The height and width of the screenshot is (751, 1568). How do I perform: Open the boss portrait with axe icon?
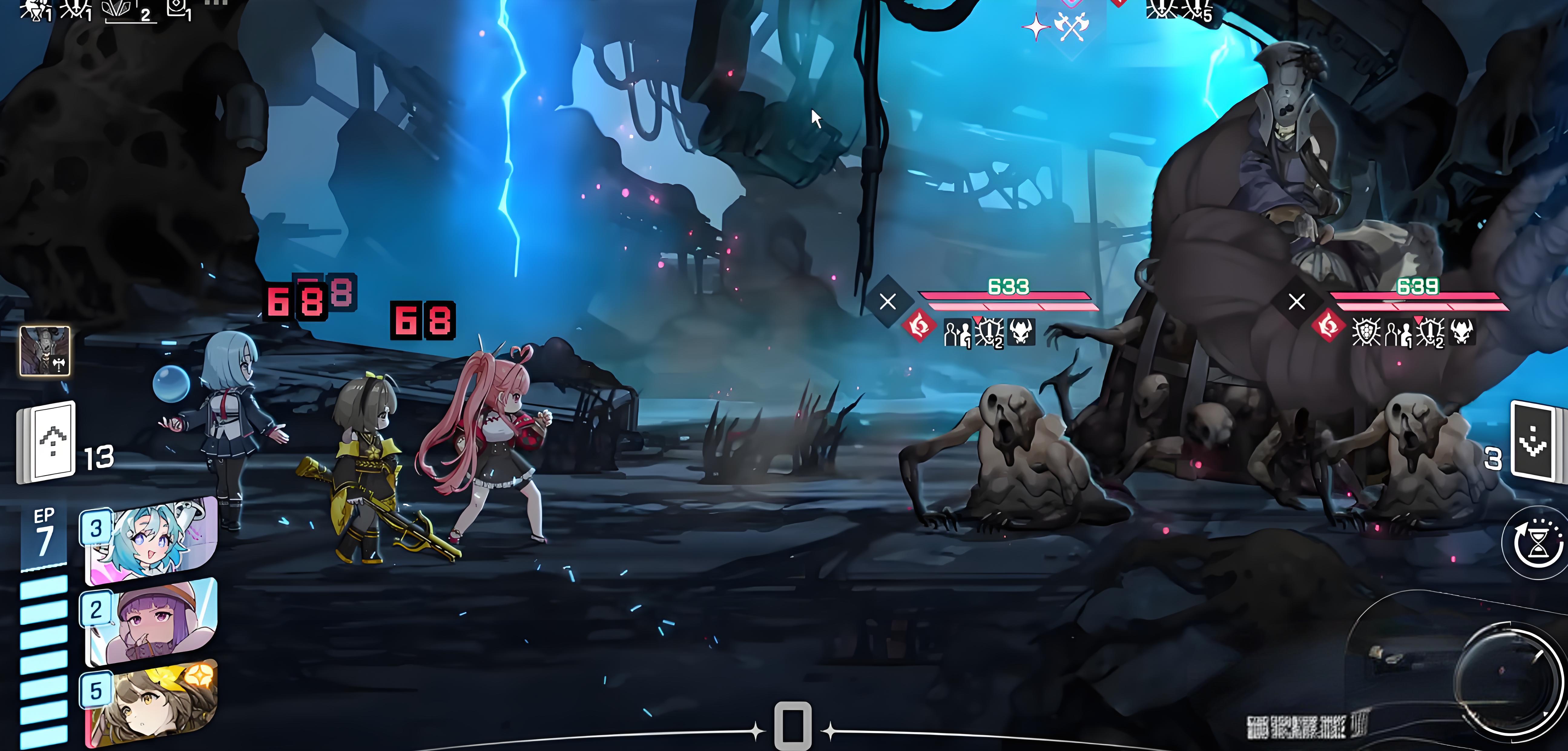[45, 351]
